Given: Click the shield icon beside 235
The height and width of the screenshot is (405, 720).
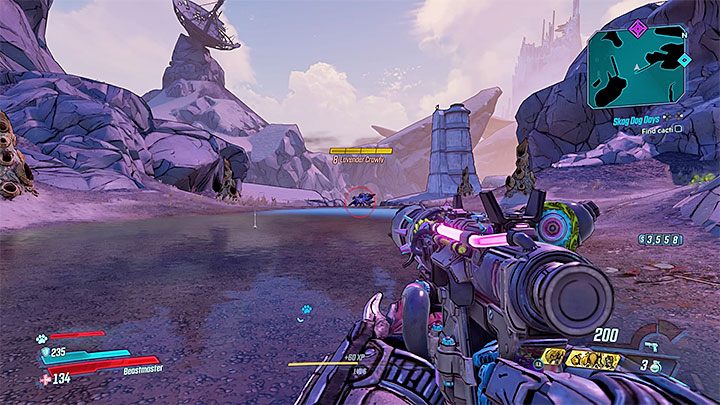Looking at the screenshot, I should [43, 352].
